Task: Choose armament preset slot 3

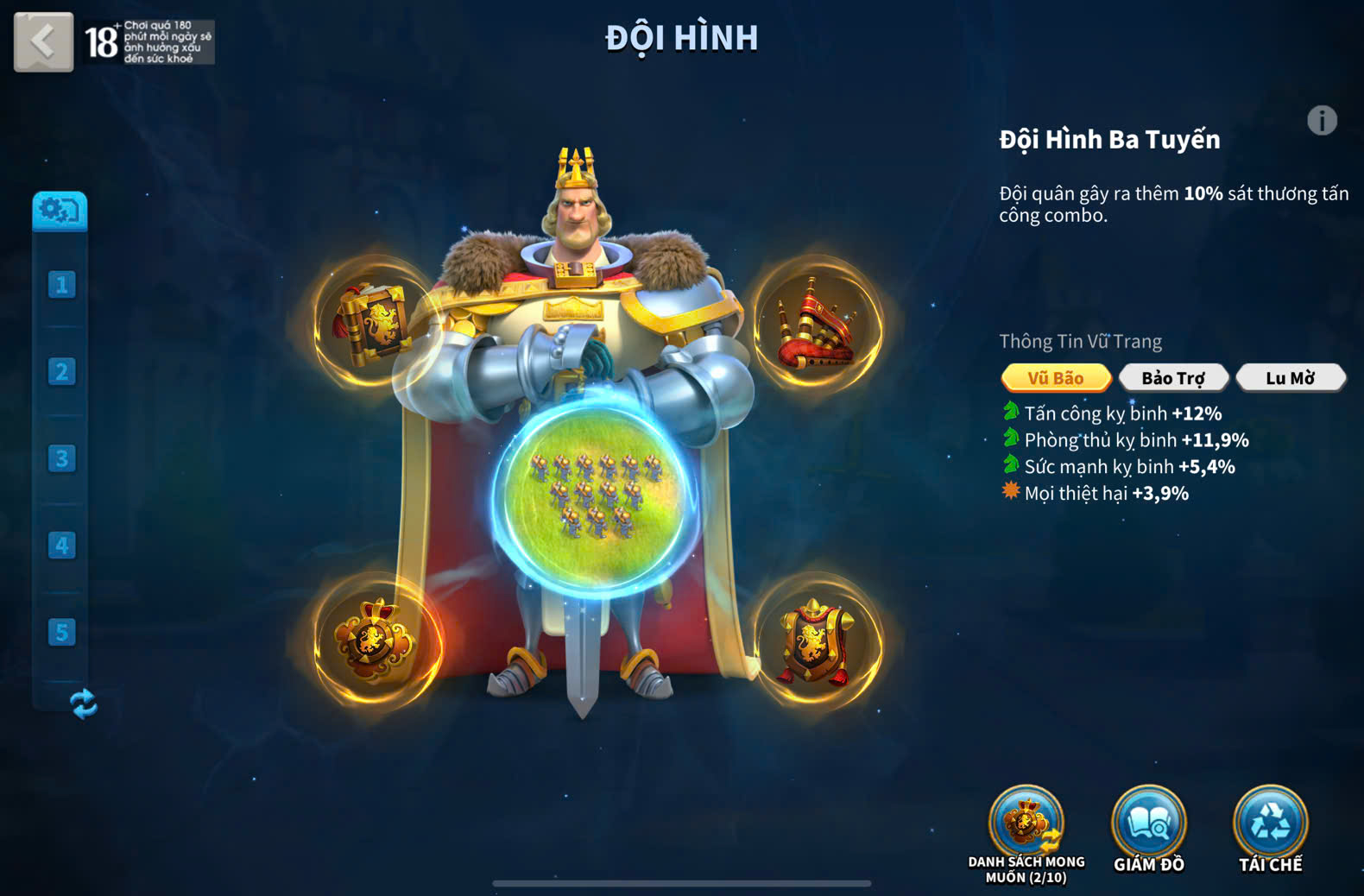Action: pyautogui.click(x=61, y=458)
